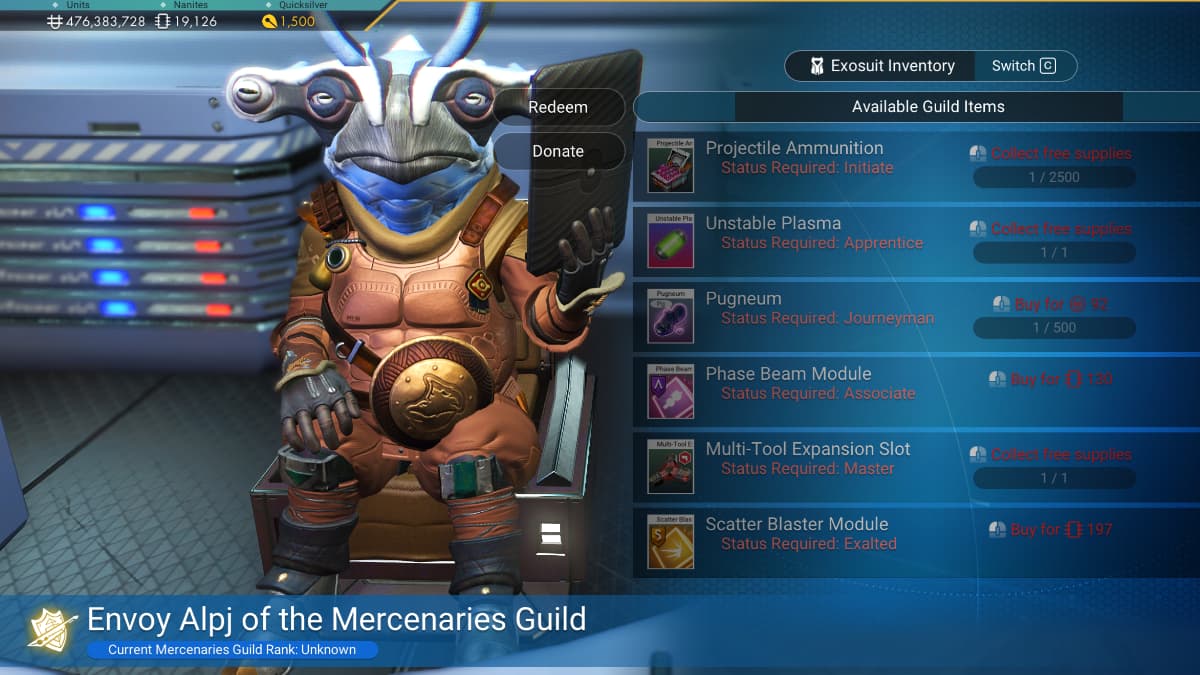Image resolution: width=1200 pixels, height=675 pixels.
Task: Choose the Donate option
Action: (x=558, y=151)
